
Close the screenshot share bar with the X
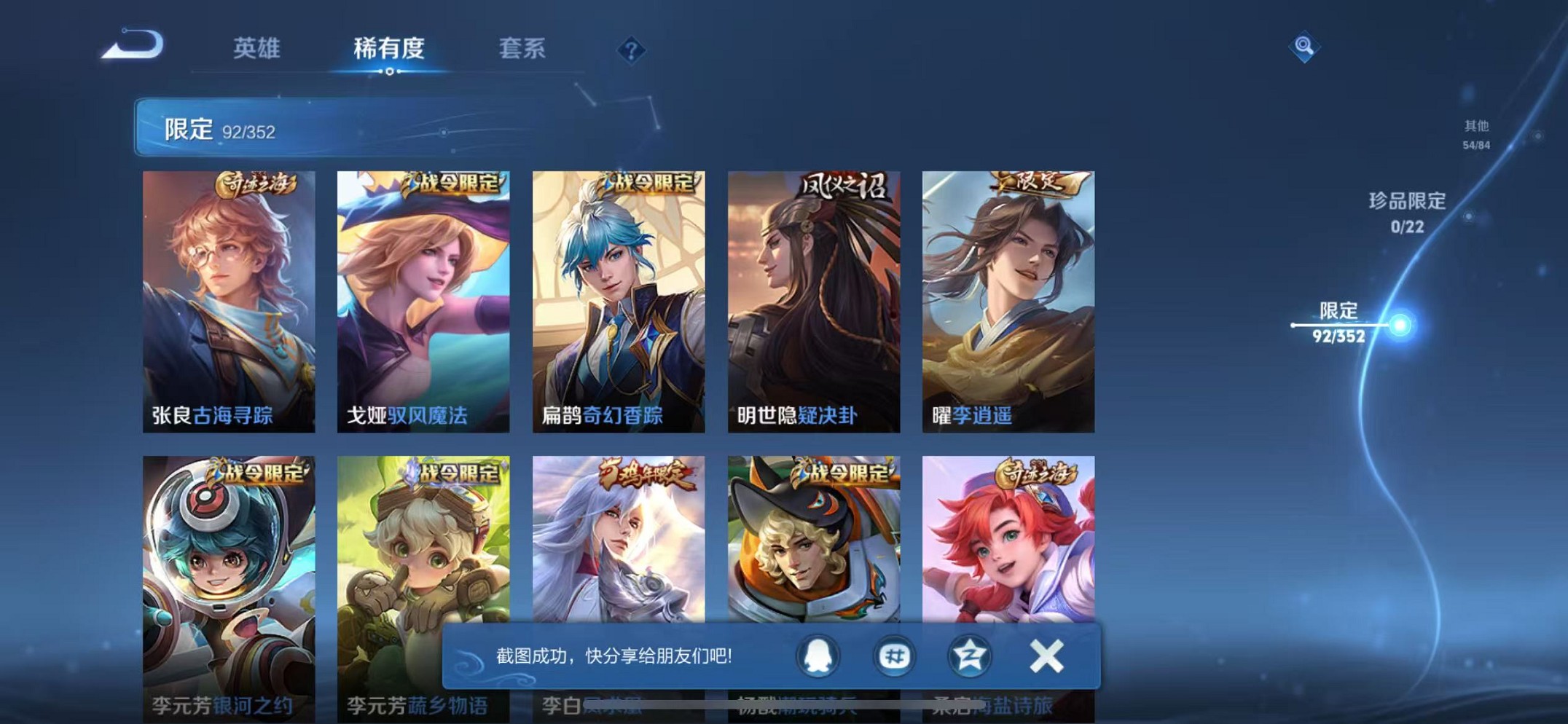tap(1045, 656)
